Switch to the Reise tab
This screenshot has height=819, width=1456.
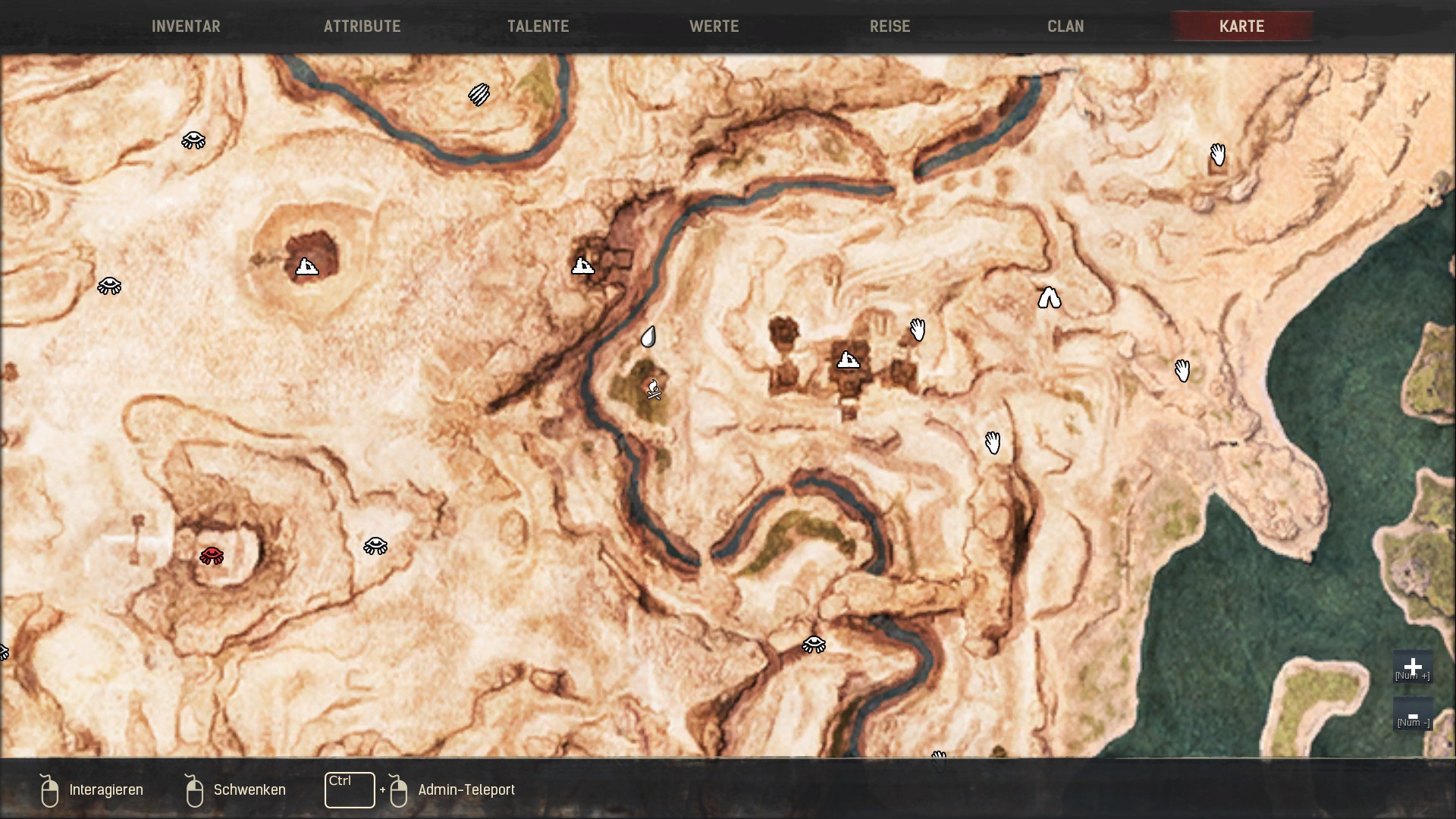pyautogui.click(x=890, y=27)
